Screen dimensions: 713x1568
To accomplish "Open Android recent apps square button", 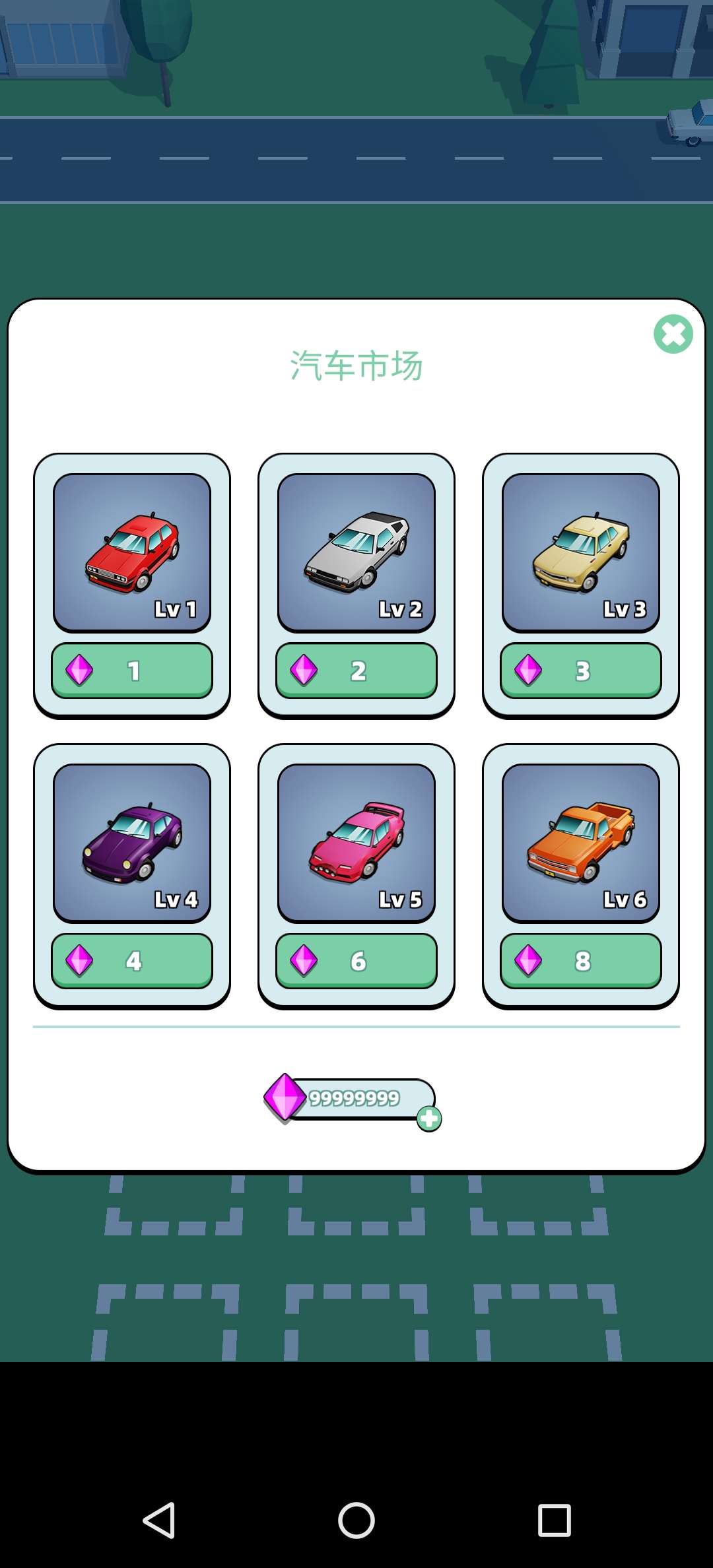I will coord(554,1520).
